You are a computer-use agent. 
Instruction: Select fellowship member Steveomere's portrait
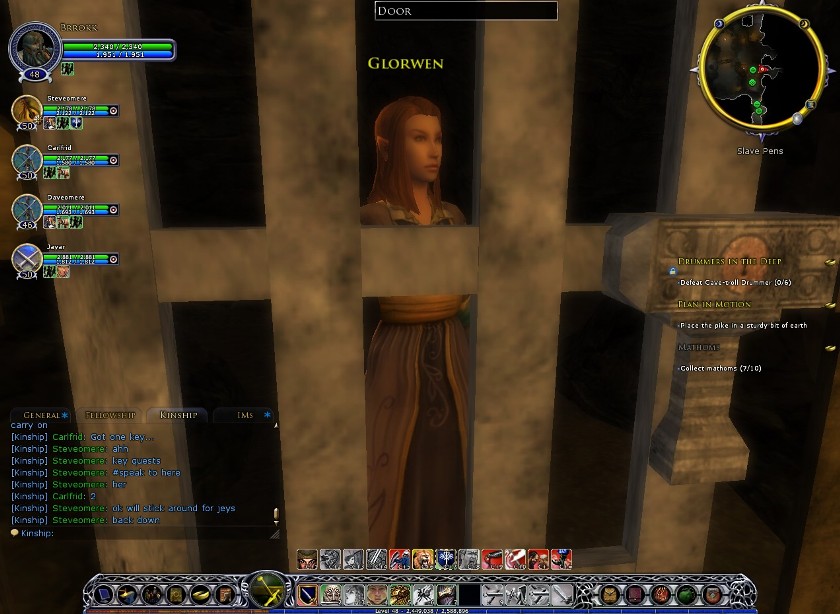click(27, 112)
